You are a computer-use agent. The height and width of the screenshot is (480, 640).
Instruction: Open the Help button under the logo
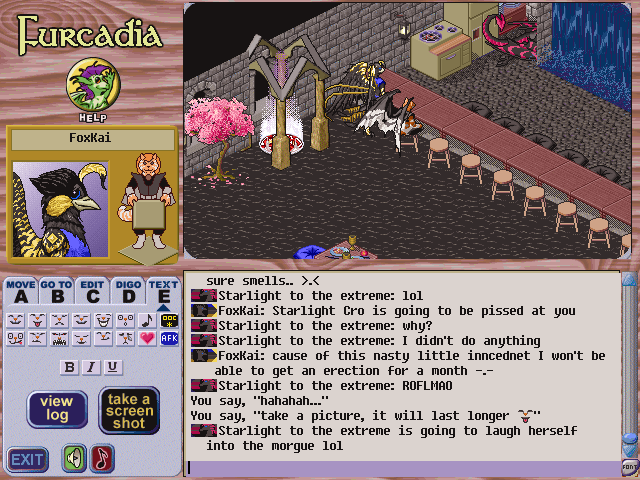click(88, 86)
